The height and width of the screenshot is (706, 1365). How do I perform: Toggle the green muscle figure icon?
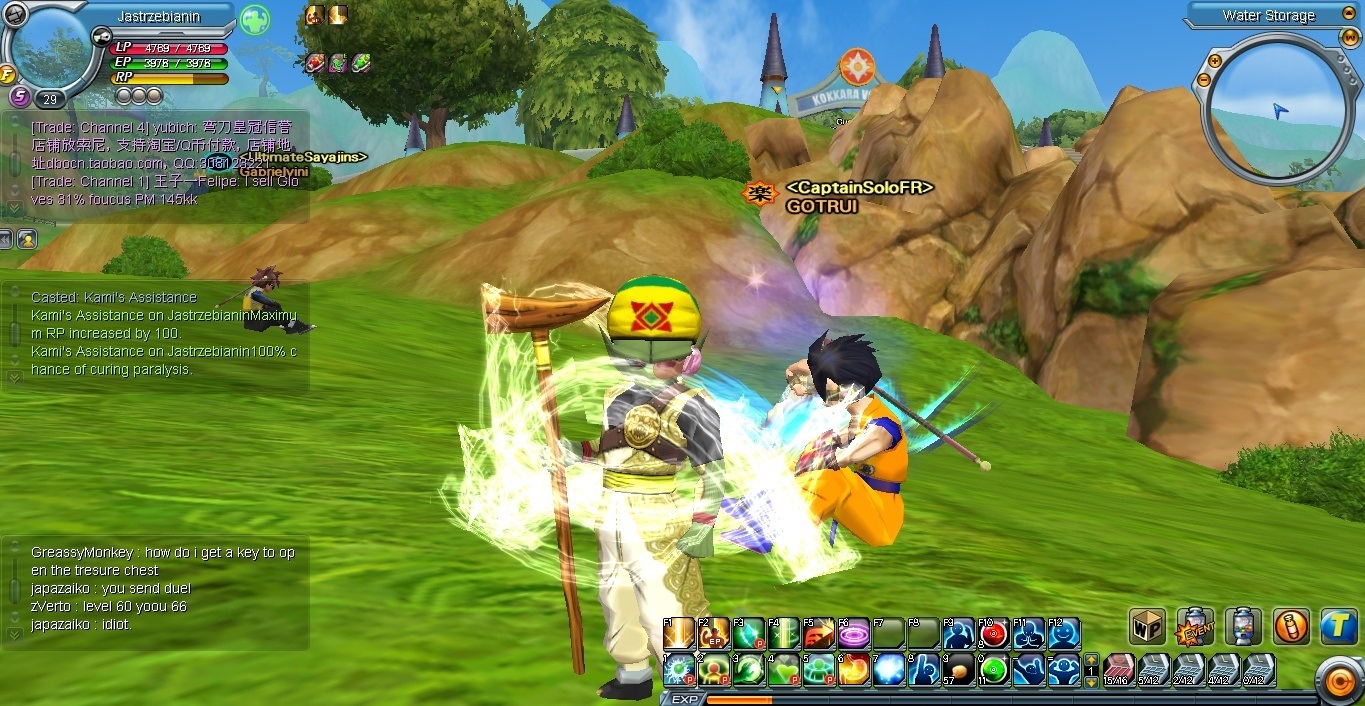254,20
